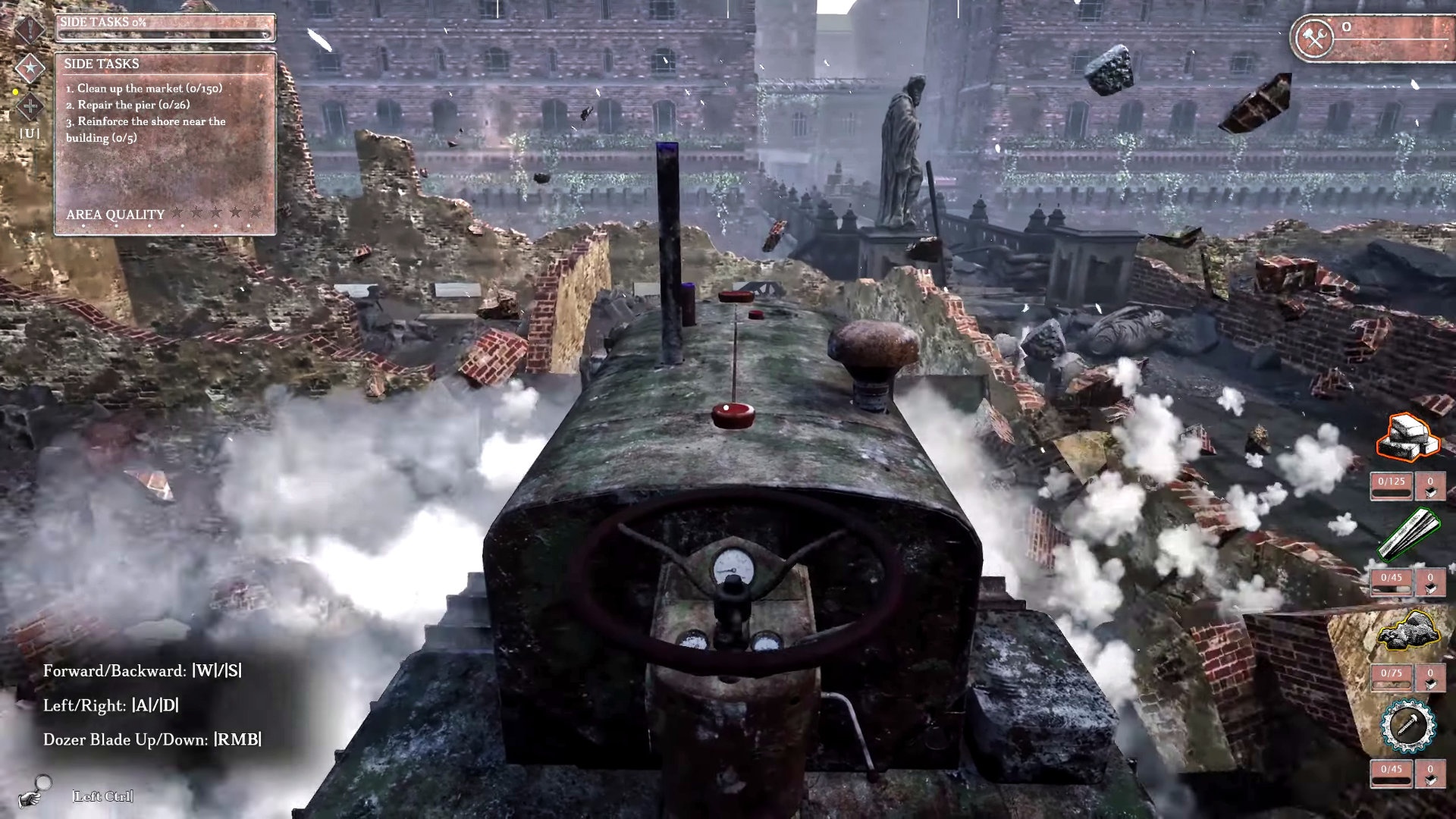This screenshot has width=1456, height=819.
Task: Select the exclamation mark quest icon
Action: pos(28,29)
